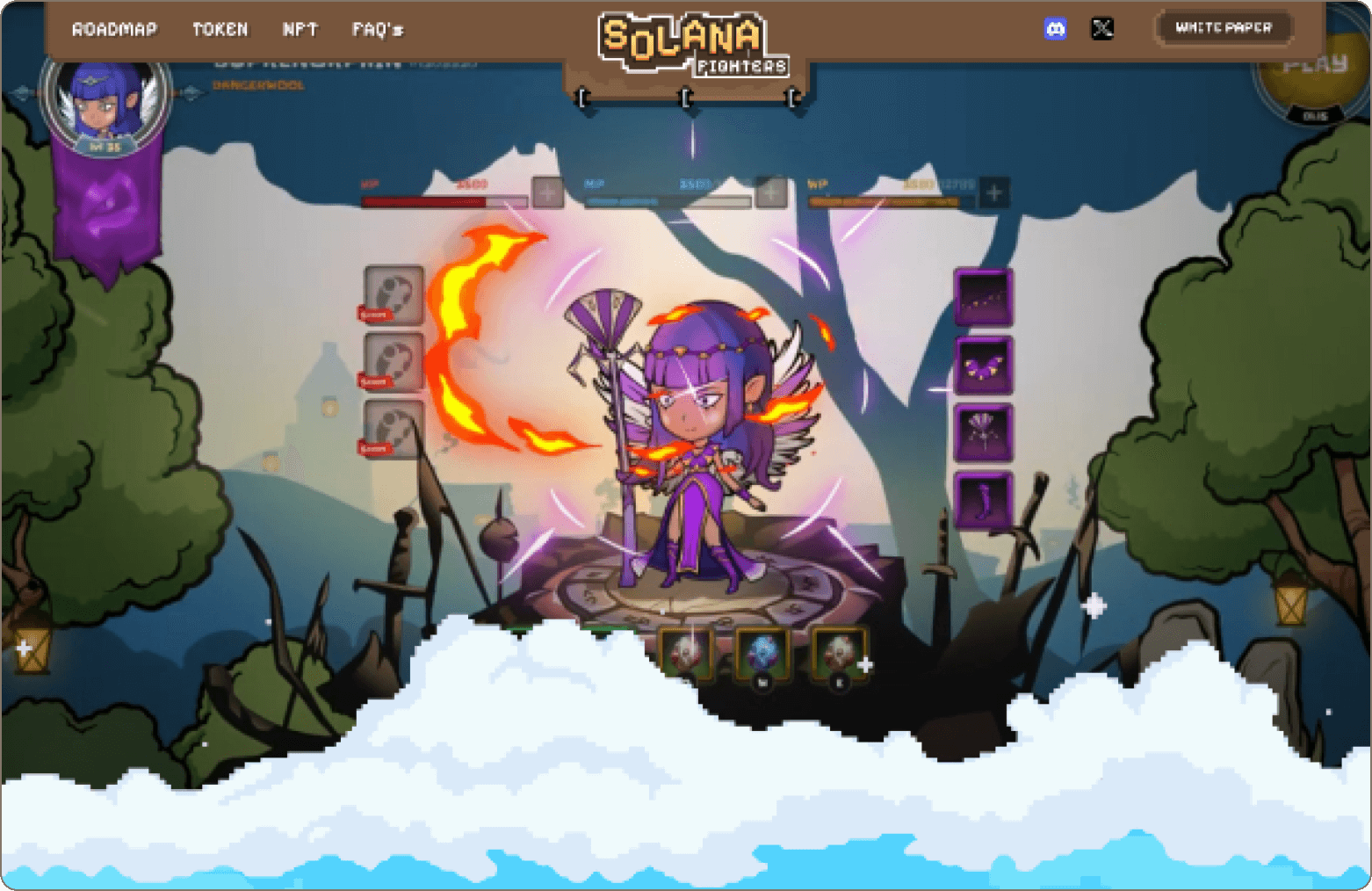This screenshot has height=891, width=1372.
Task: Open the FAQ's page from the menu
Action: point(376,29)
